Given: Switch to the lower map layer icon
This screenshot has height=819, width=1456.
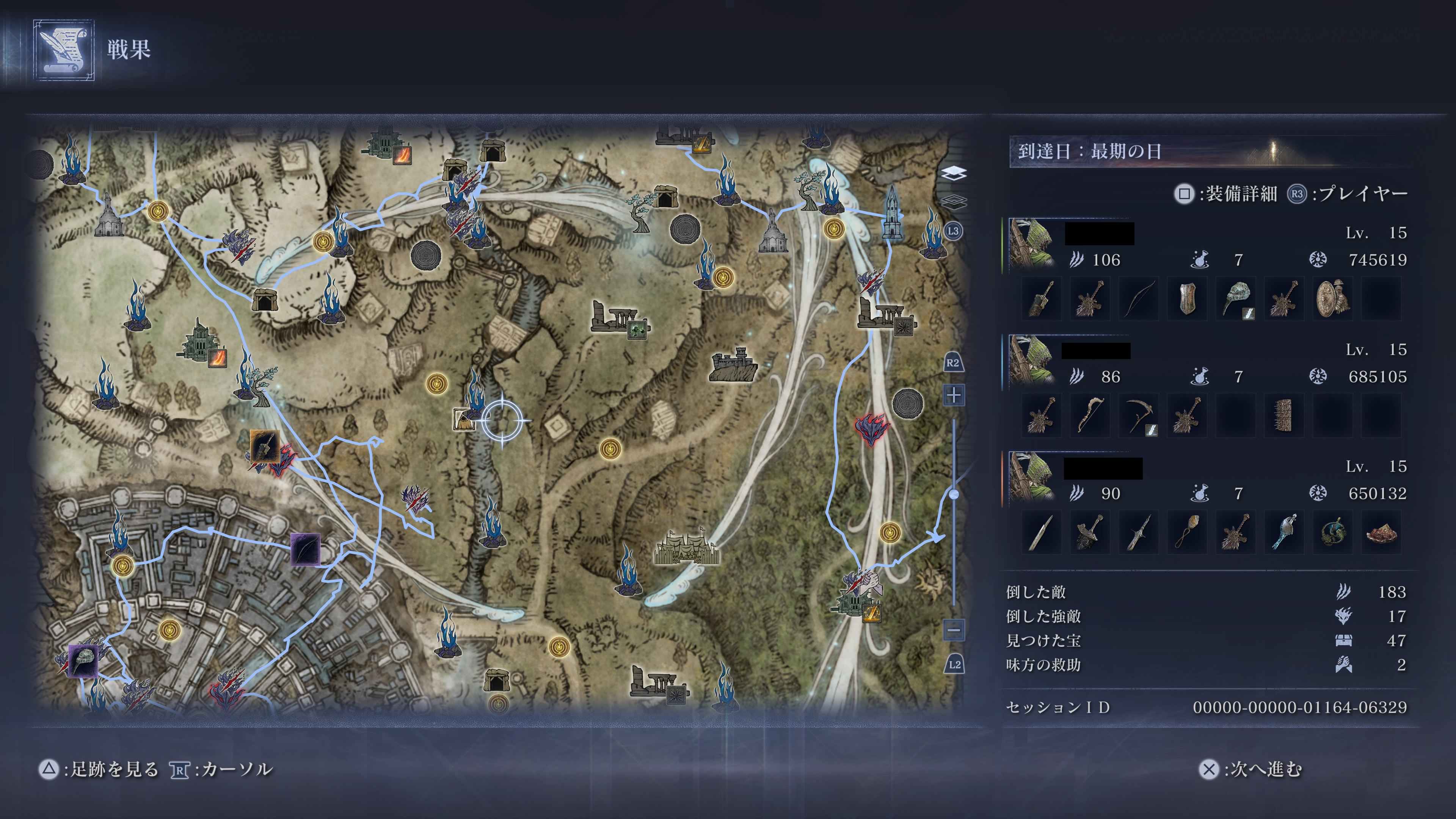Looking at the screenshot, I should tap(954, 201).
